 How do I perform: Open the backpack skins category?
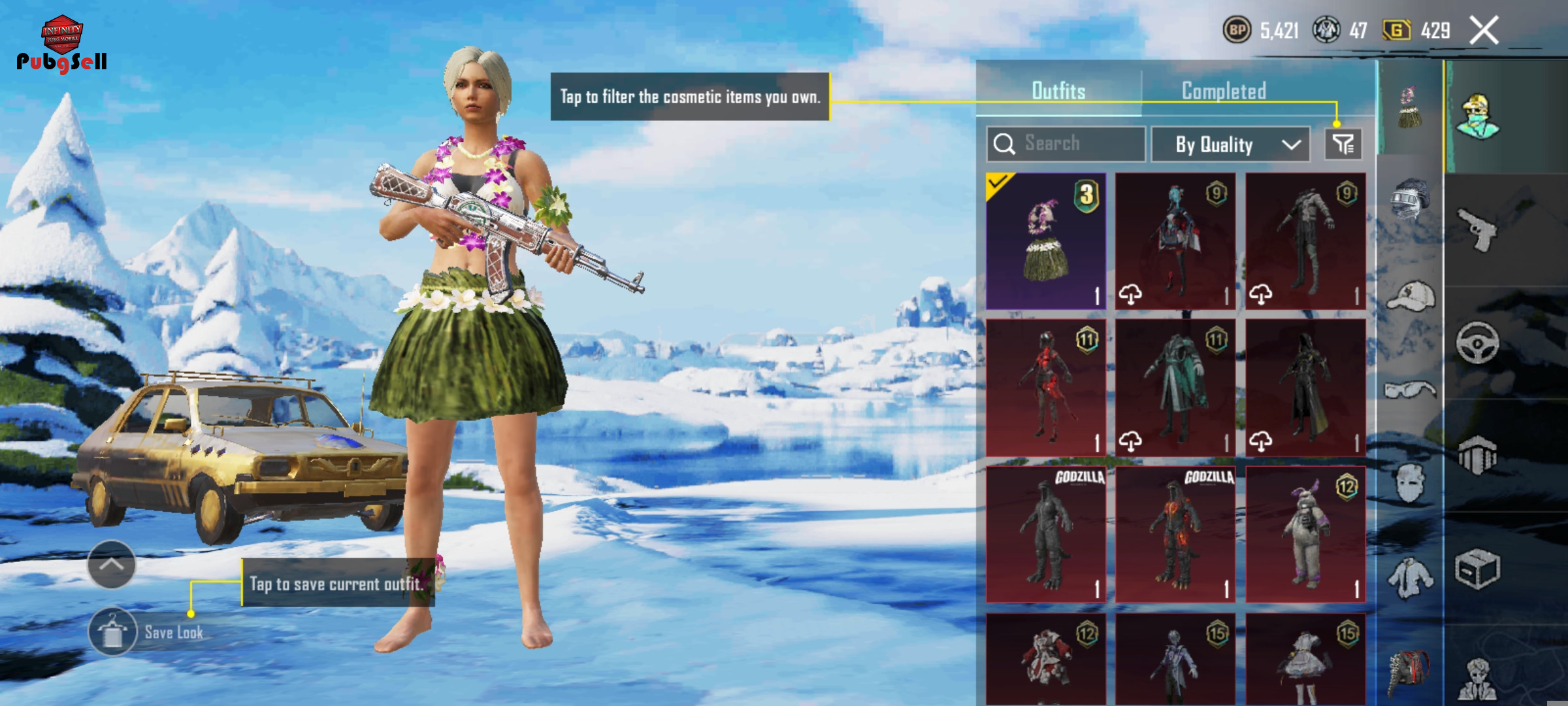(x=1410, y=670)
